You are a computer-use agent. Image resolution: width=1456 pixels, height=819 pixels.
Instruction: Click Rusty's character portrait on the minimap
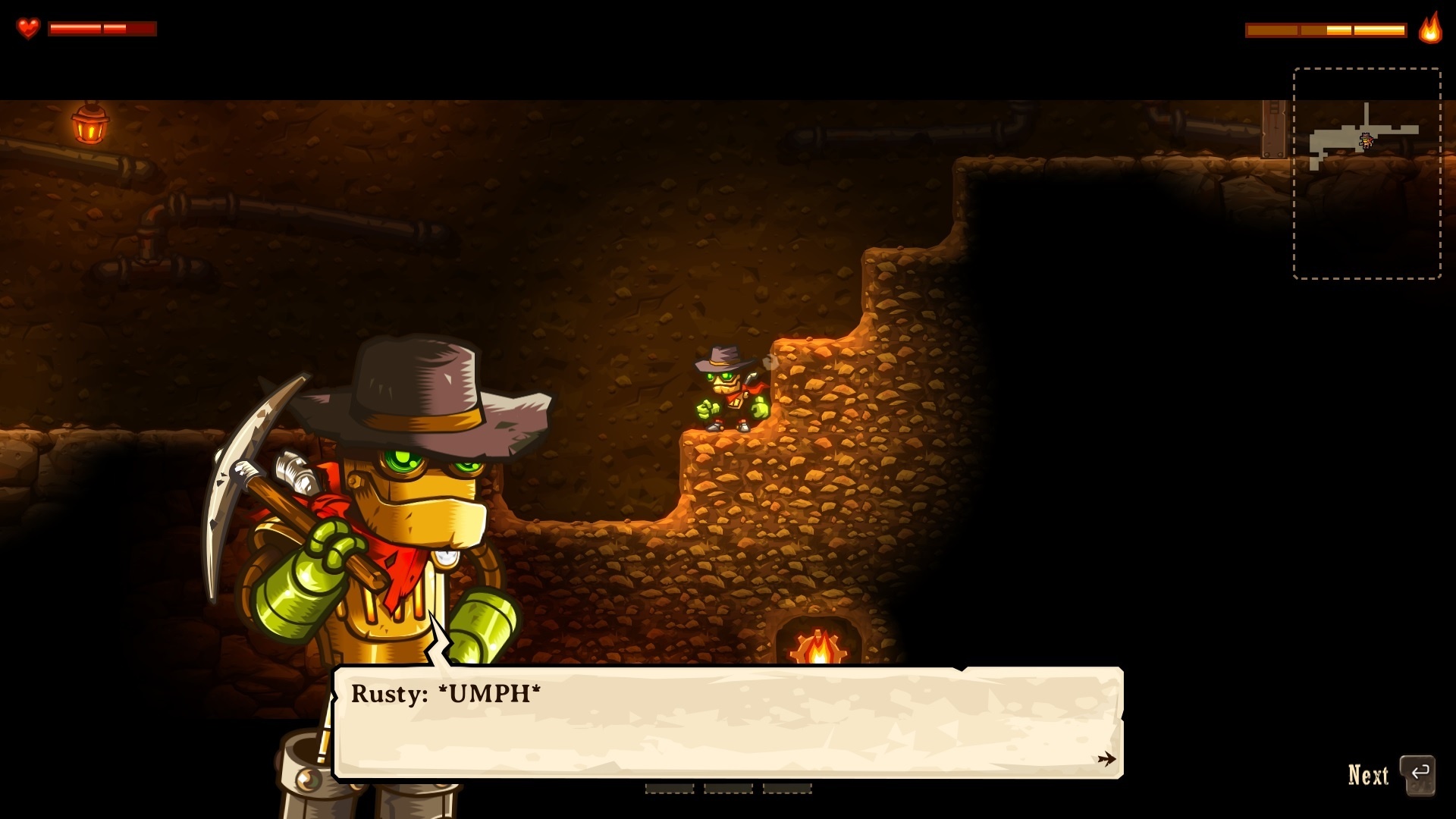tap(1365, 140)
